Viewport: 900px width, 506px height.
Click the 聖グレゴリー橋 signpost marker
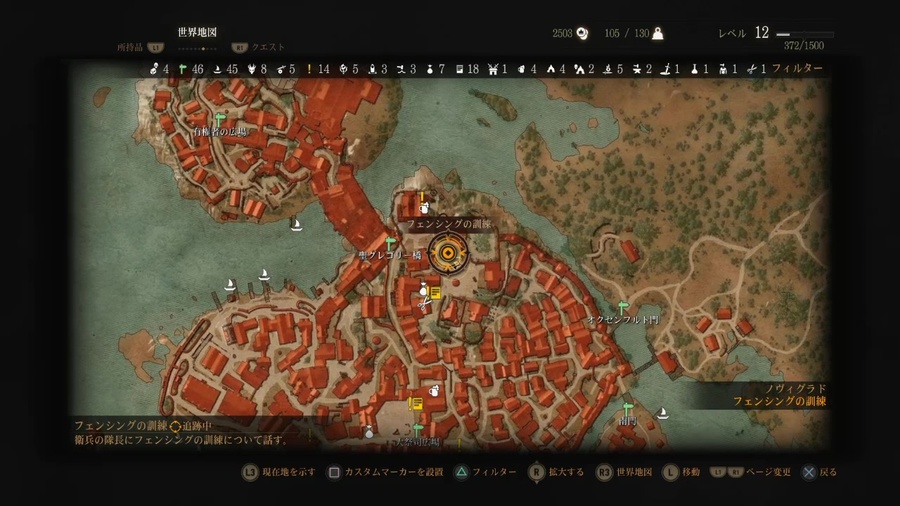(x=391, y=243)
